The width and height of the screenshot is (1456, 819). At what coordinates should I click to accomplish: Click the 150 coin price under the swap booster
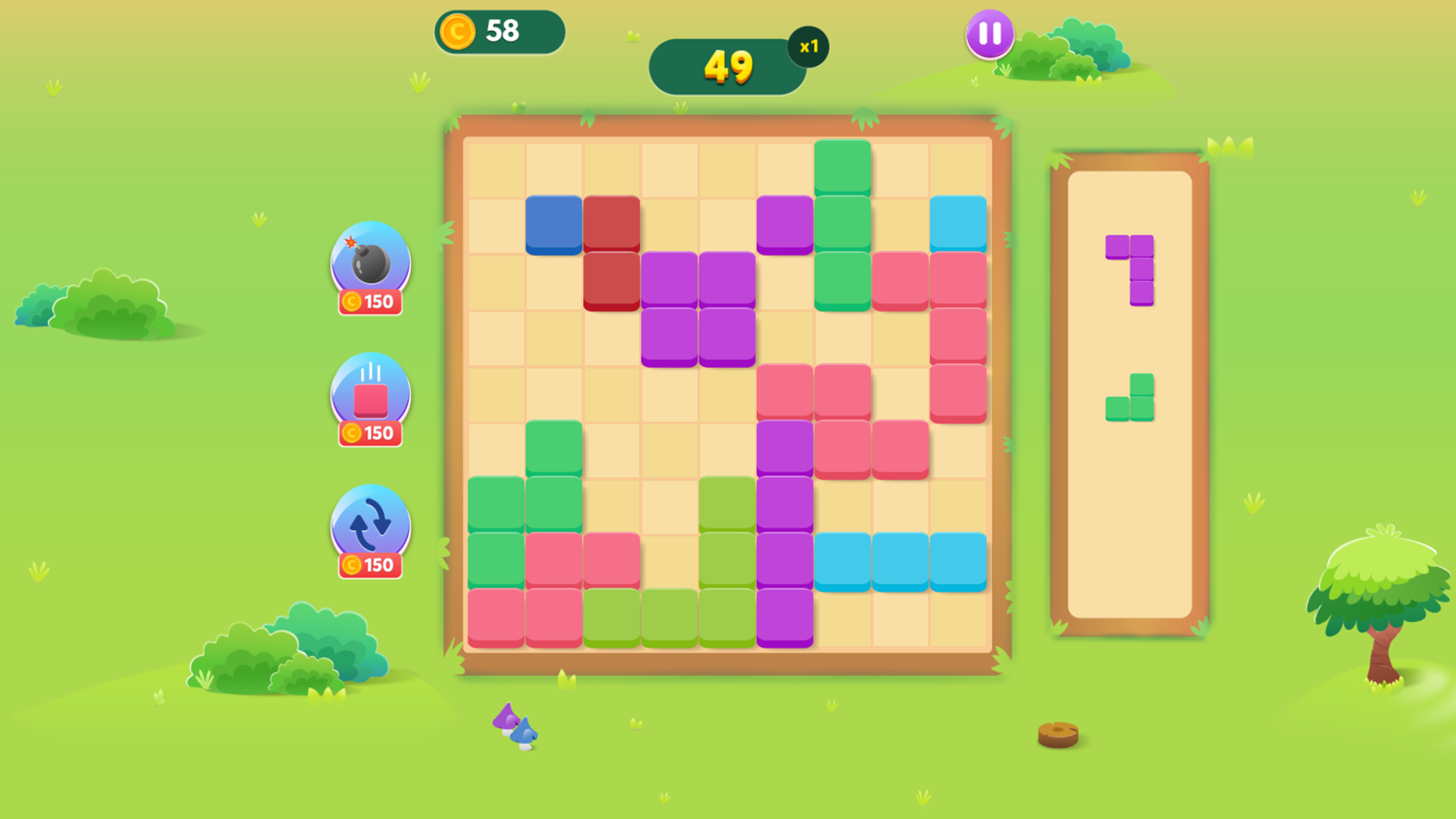click(x=370, y=564)
